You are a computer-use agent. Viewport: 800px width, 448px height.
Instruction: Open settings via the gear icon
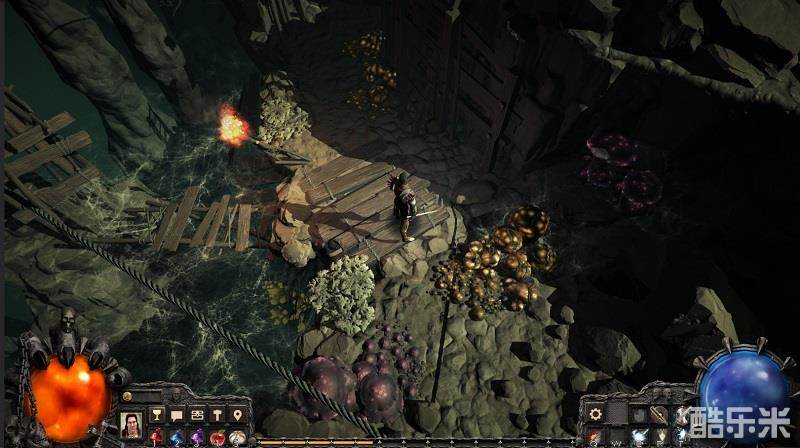point(595,414)
